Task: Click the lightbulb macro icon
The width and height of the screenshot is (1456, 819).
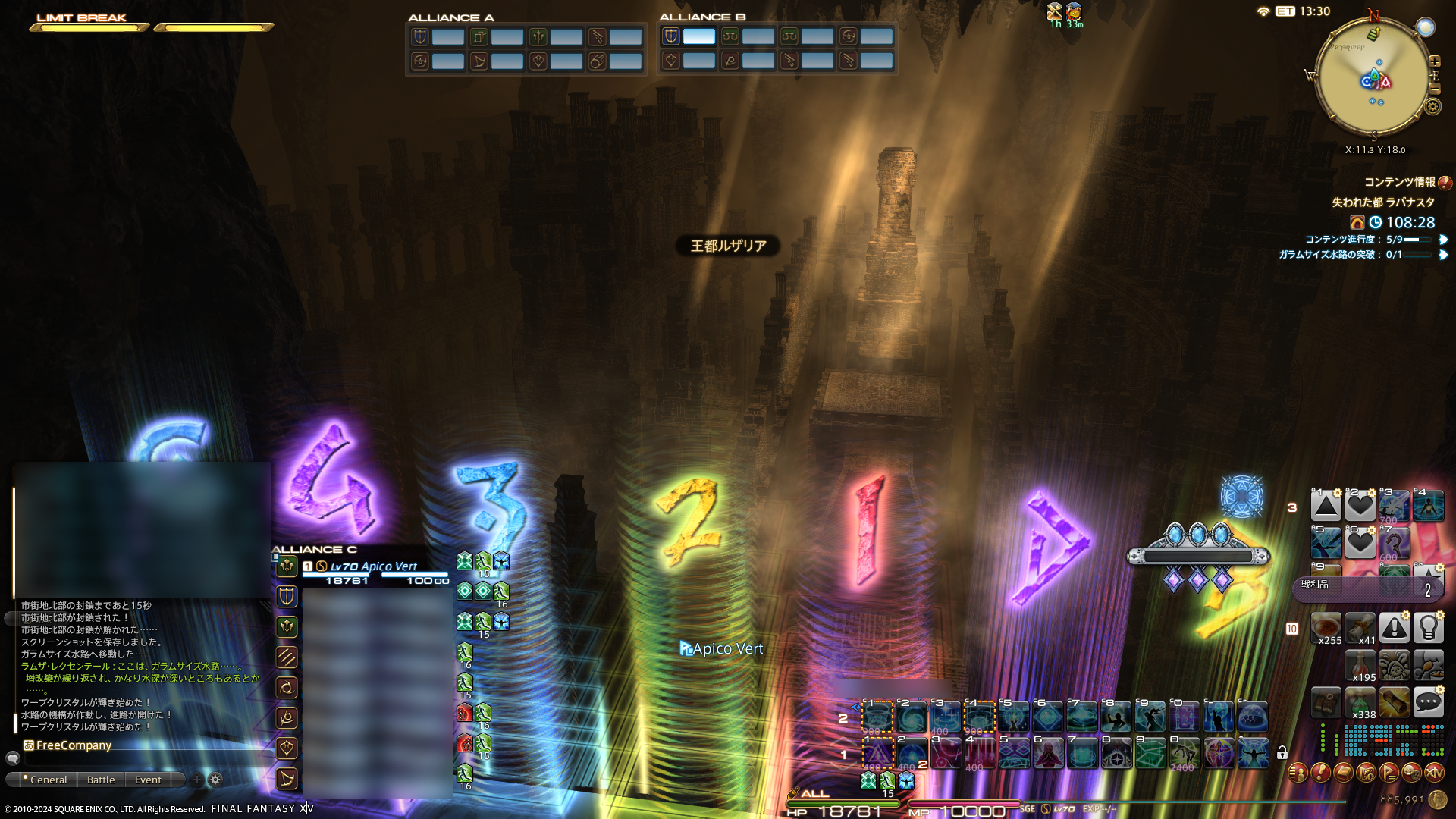Action: pyautogui.click(x=1428, y=628)
